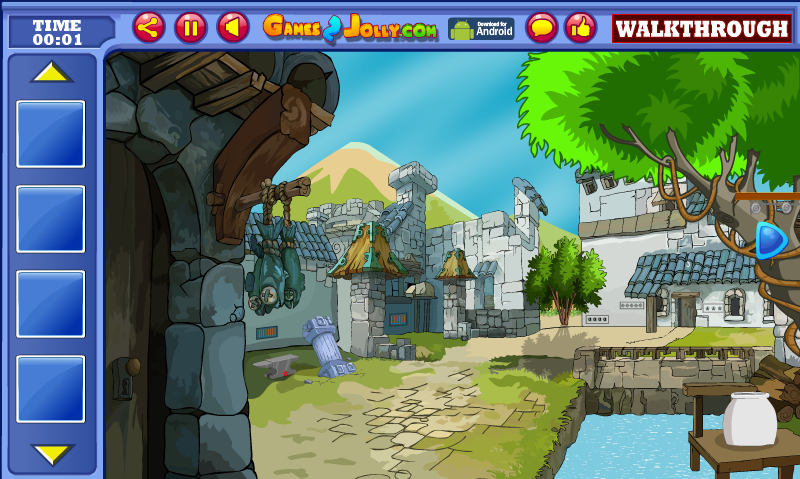Go to the next scene with the blue arrow

click(x=769, y=240)
